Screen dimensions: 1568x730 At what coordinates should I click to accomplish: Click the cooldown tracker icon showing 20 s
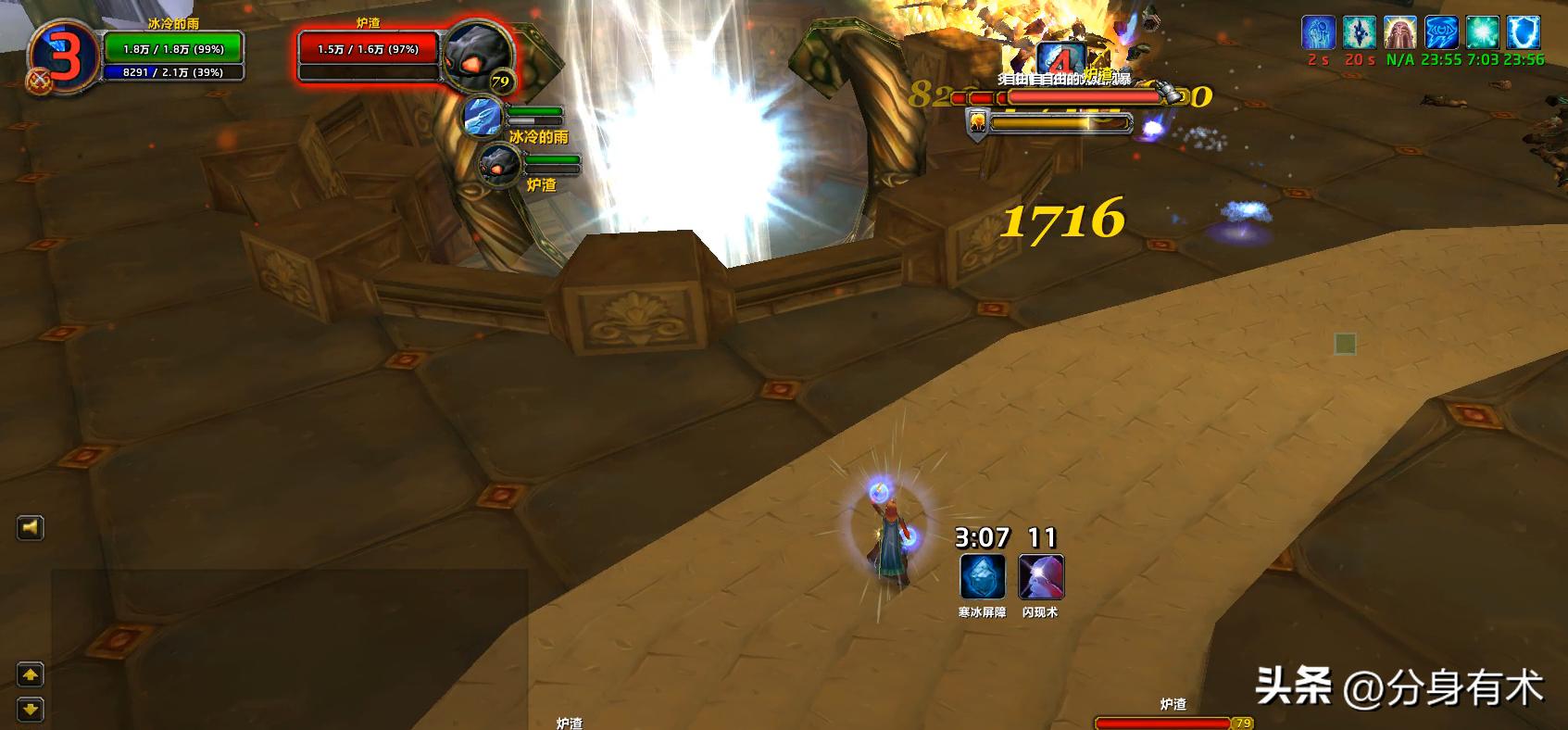[x=1360, y=32]
